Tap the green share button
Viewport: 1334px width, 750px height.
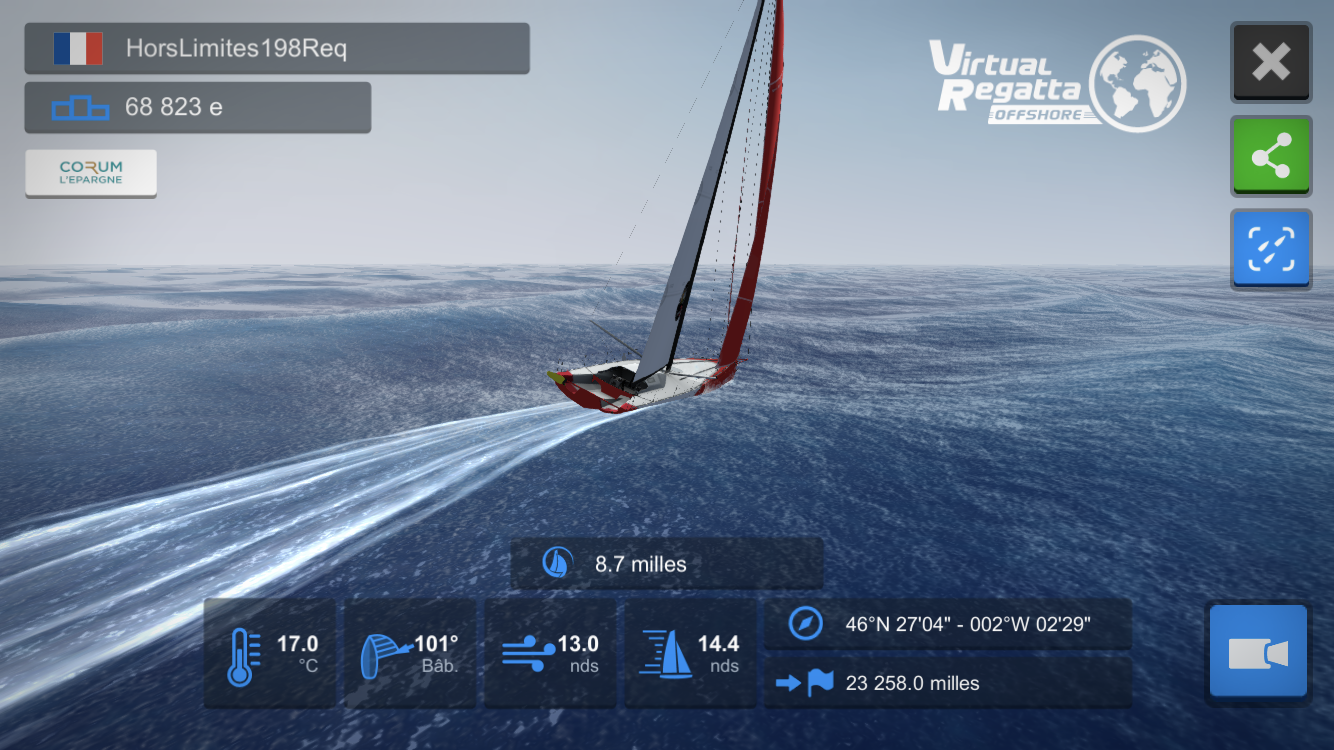[1270, 155]
